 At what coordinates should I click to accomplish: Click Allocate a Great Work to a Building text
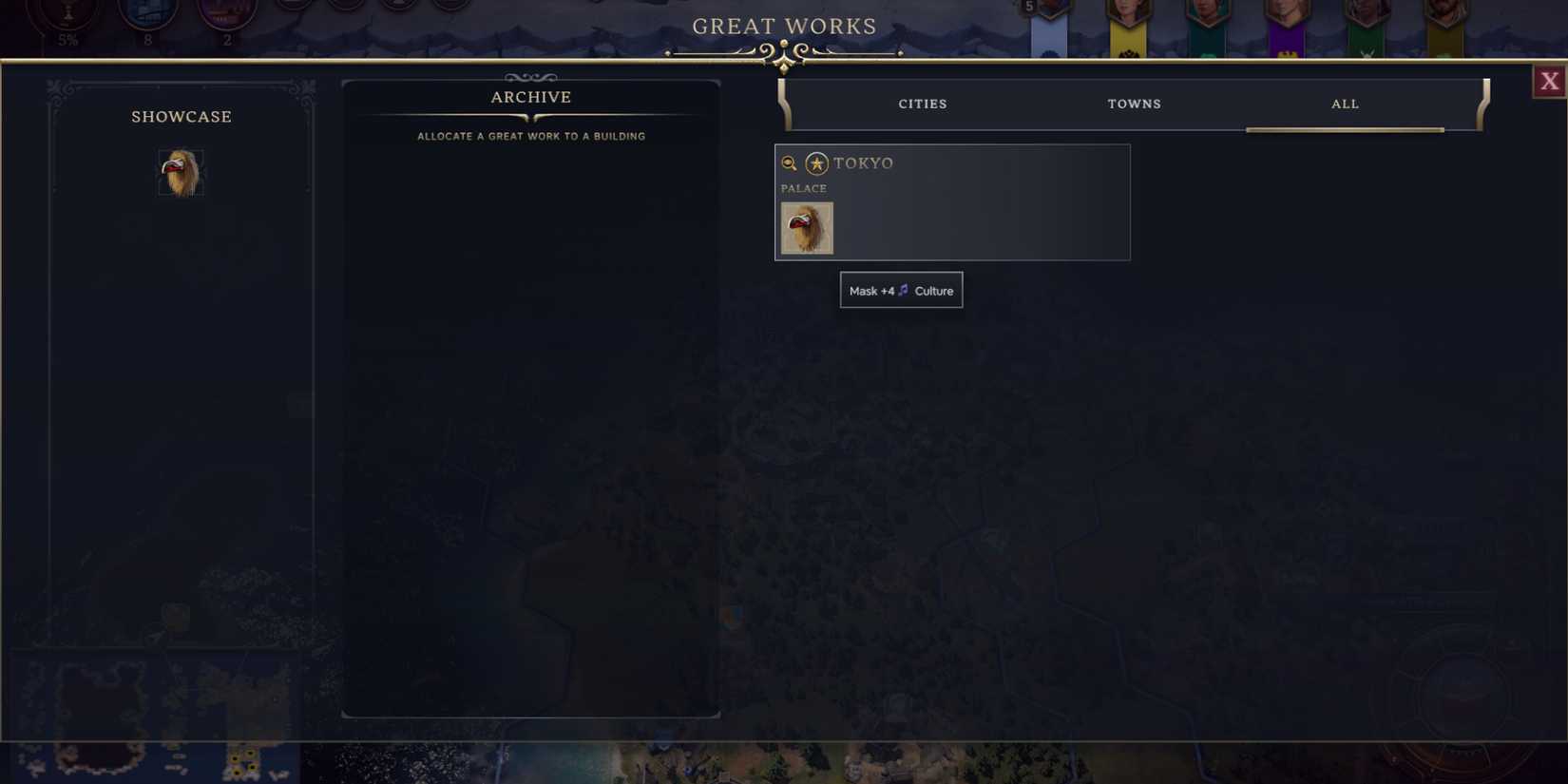point(530,136)
